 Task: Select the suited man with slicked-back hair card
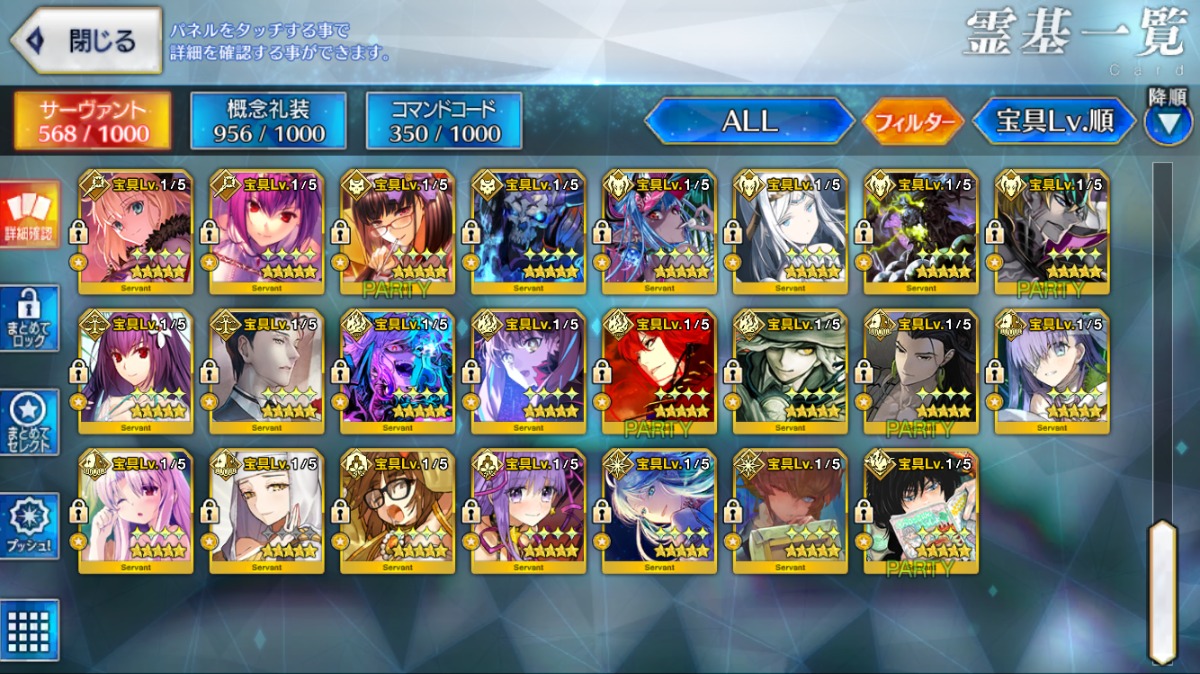(266, 372)
